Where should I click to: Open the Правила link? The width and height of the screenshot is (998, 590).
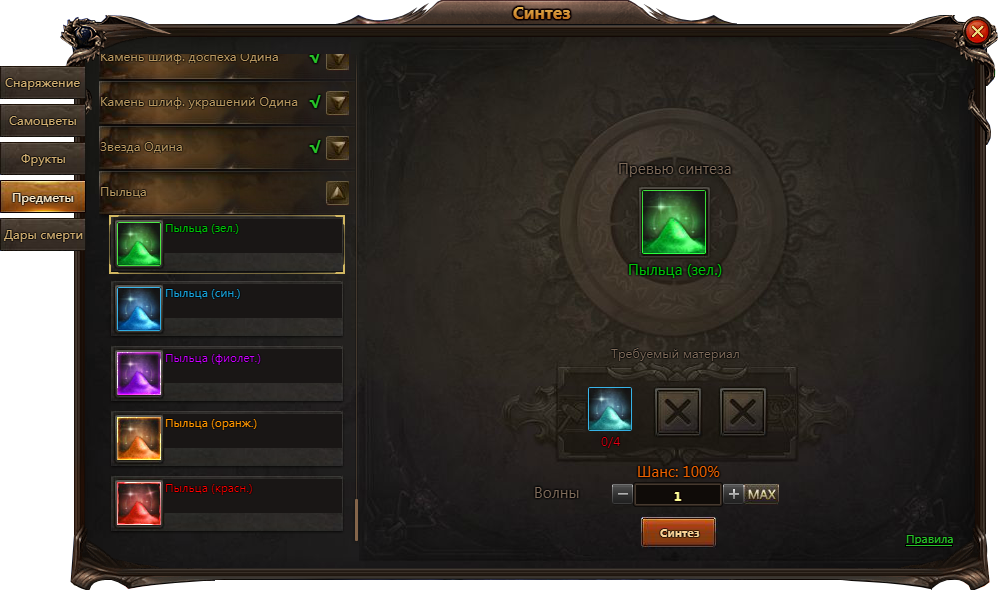coord(929,540)
